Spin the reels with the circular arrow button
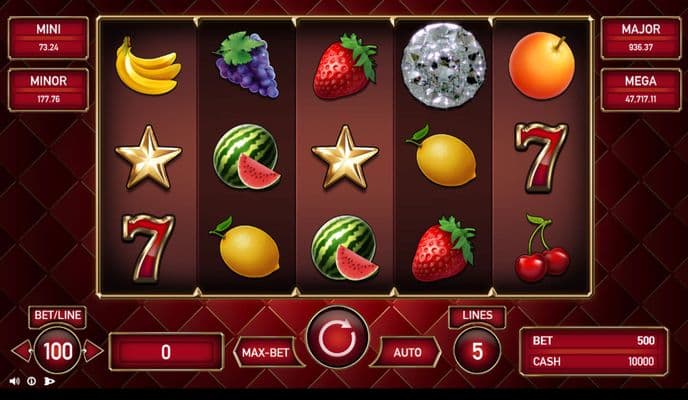688x400 pixels. [337, 338]
